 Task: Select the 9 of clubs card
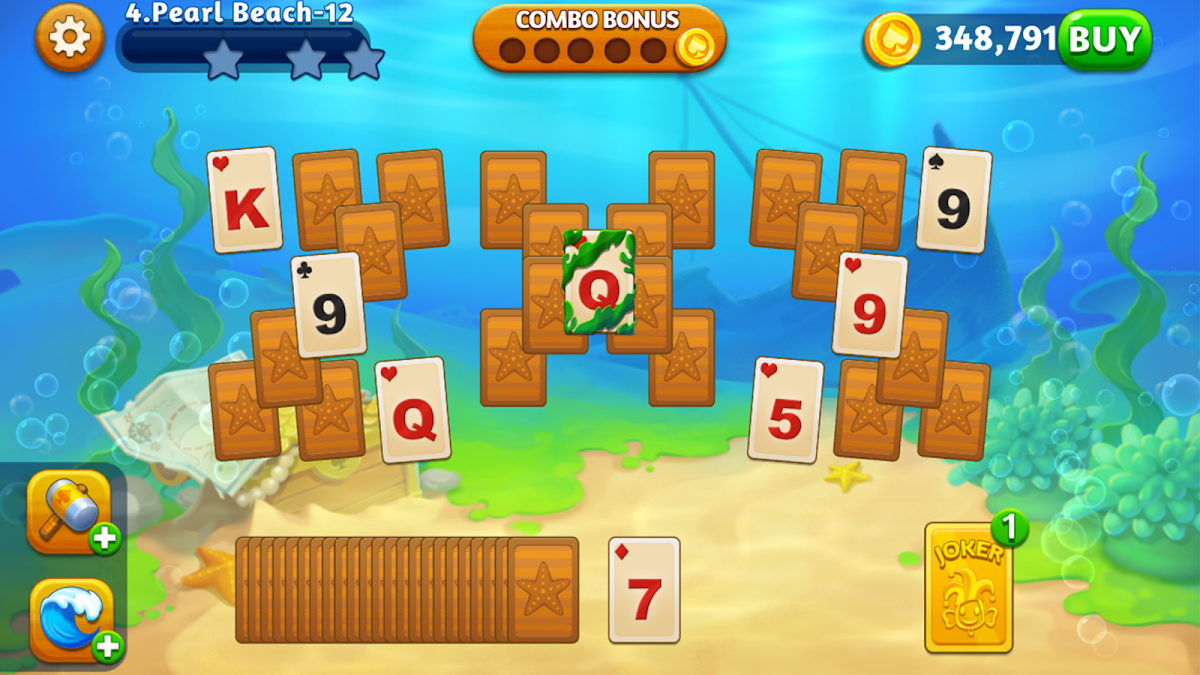(328, 305)
